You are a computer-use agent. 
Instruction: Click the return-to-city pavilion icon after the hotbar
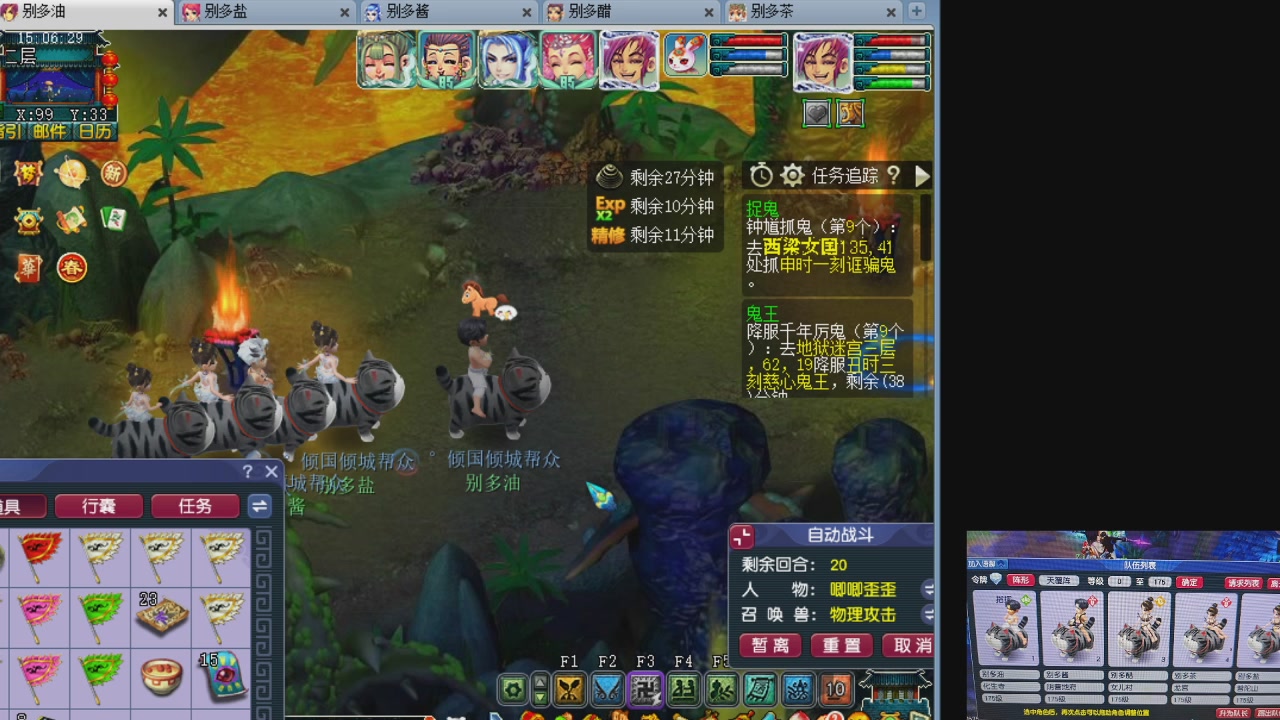coord(893,689)
